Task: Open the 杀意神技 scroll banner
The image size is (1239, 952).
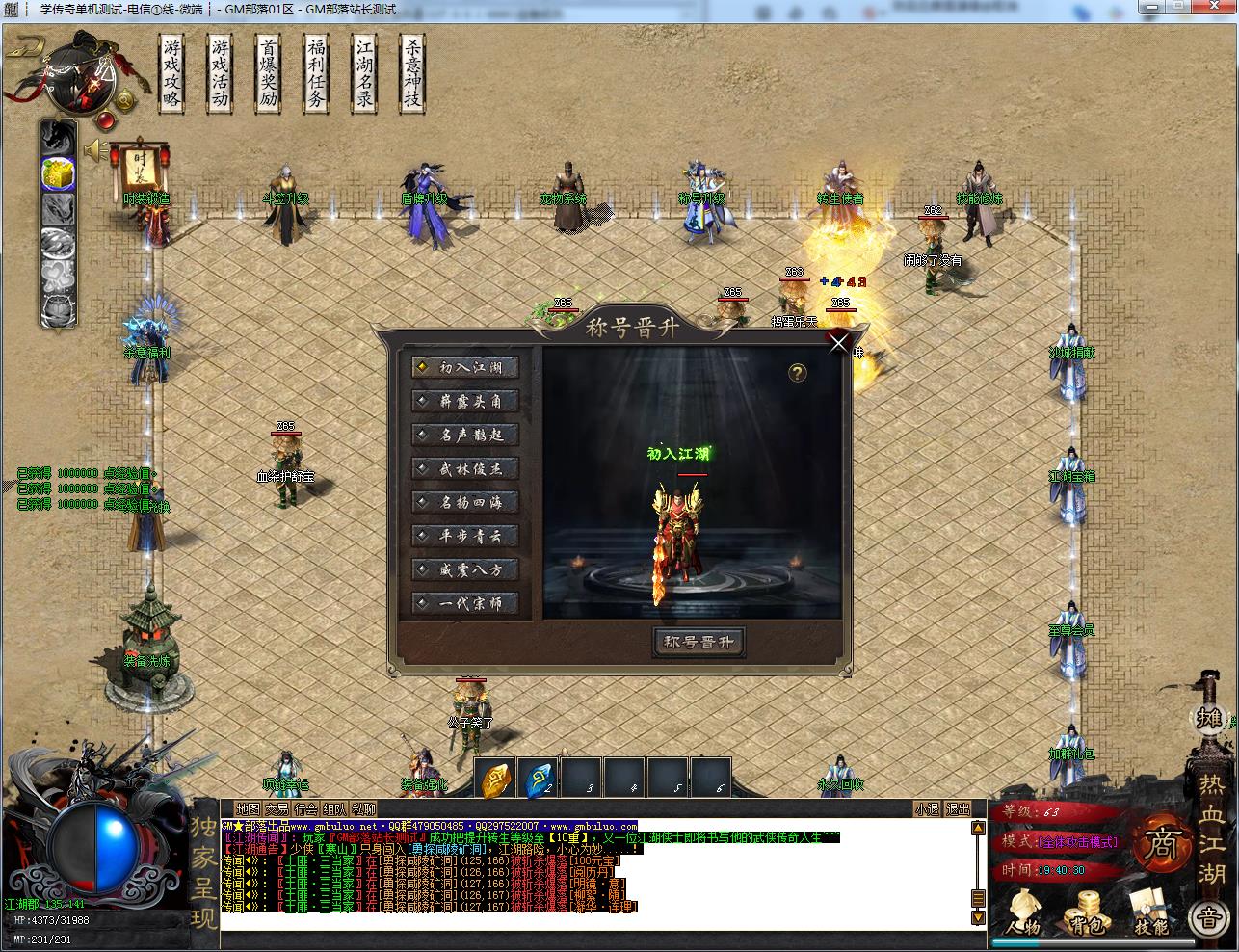Action: pos(412,73)
